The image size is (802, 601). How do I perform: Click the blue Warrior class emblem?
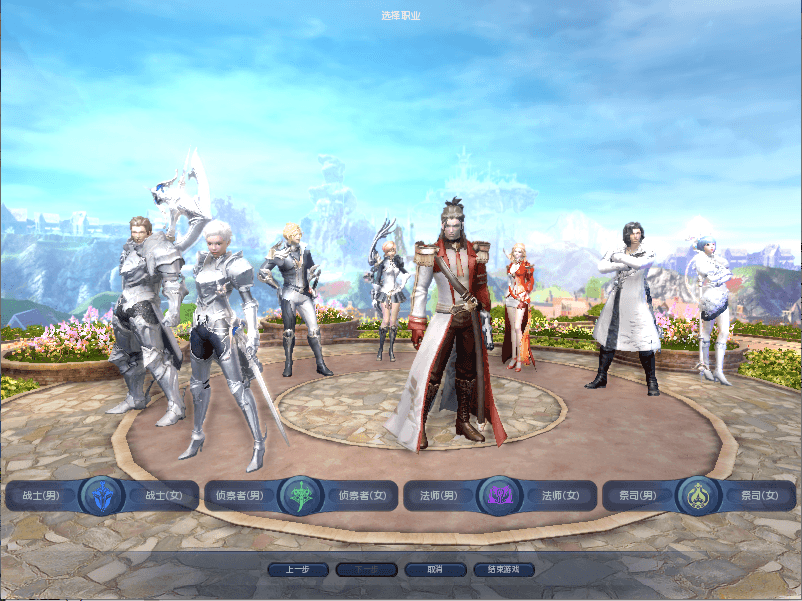pos(102,495)
